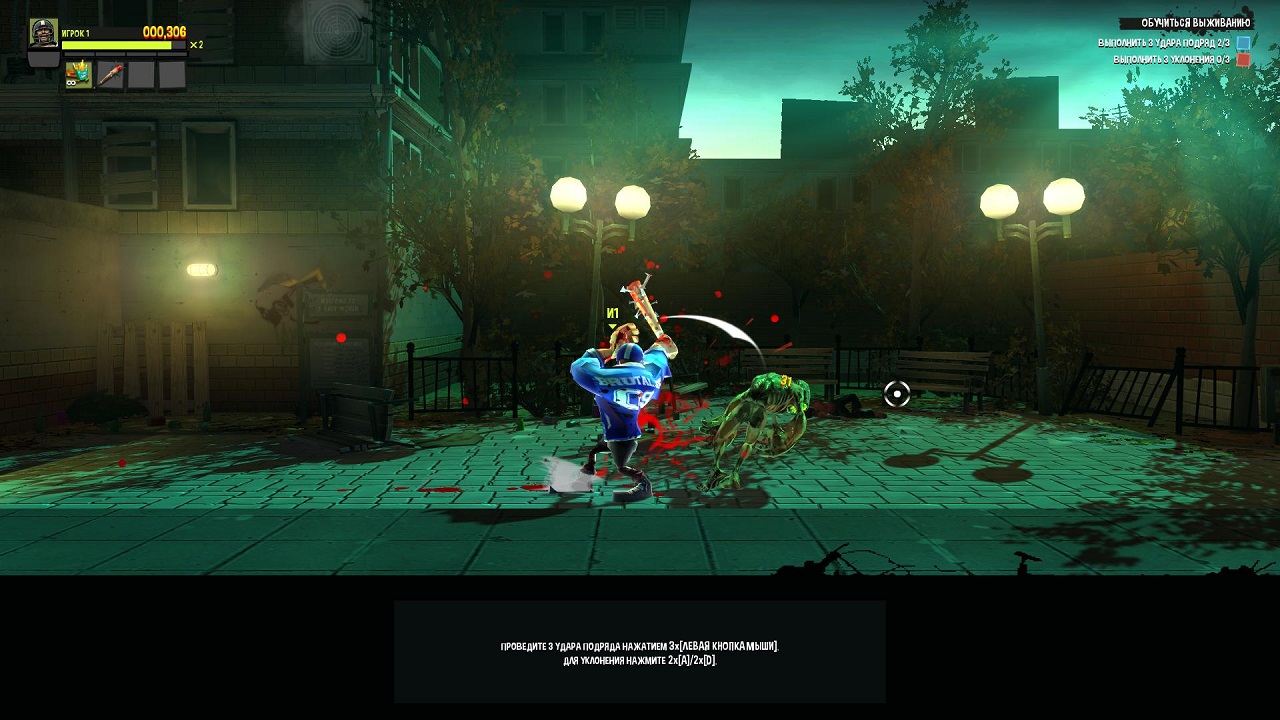Select the fast food item slot
This screenshot has width=1280, height=720.
[79, 75]
